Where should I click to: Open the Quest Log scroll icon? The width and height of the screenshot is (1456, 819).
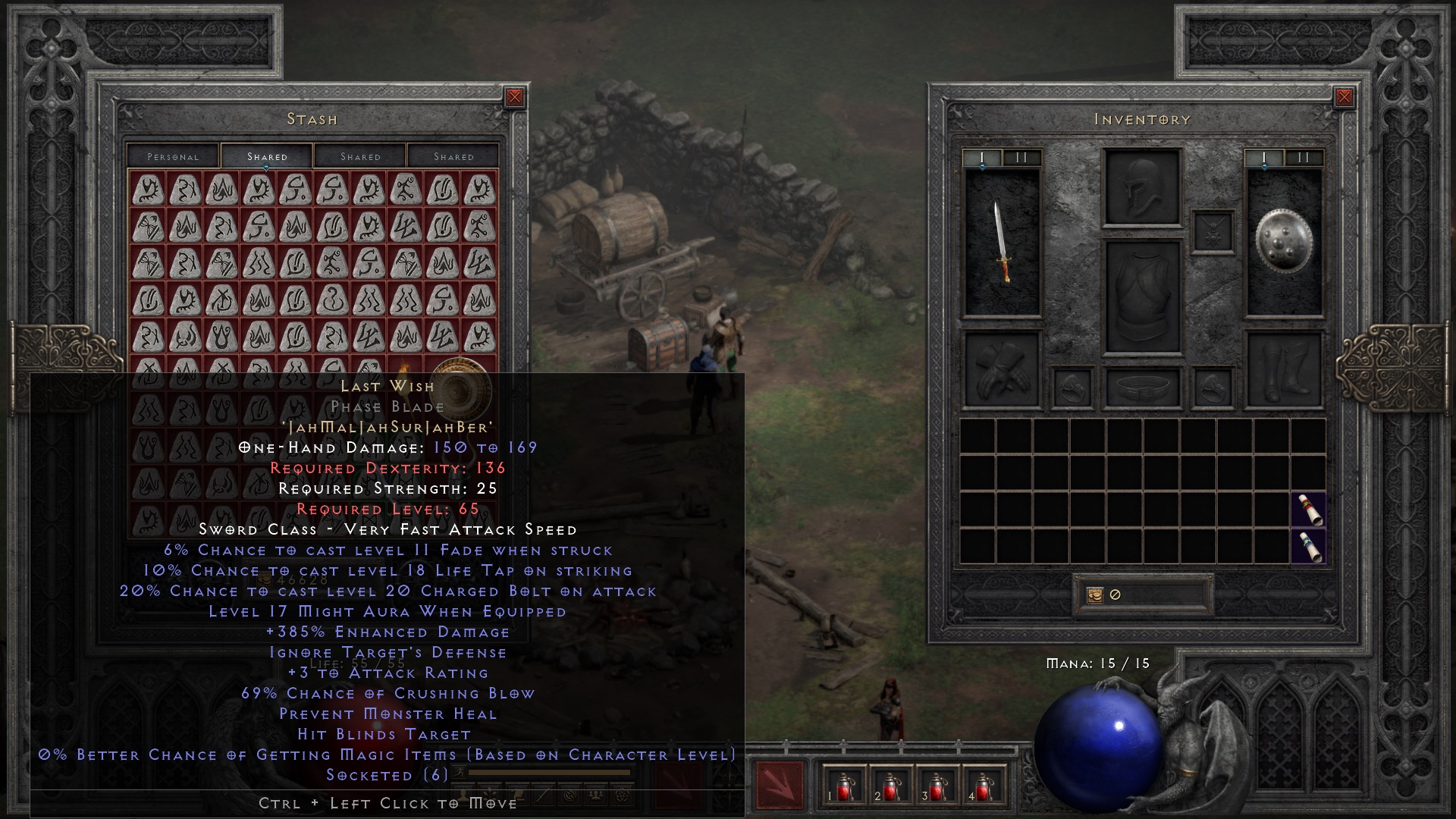pos(517,794)
